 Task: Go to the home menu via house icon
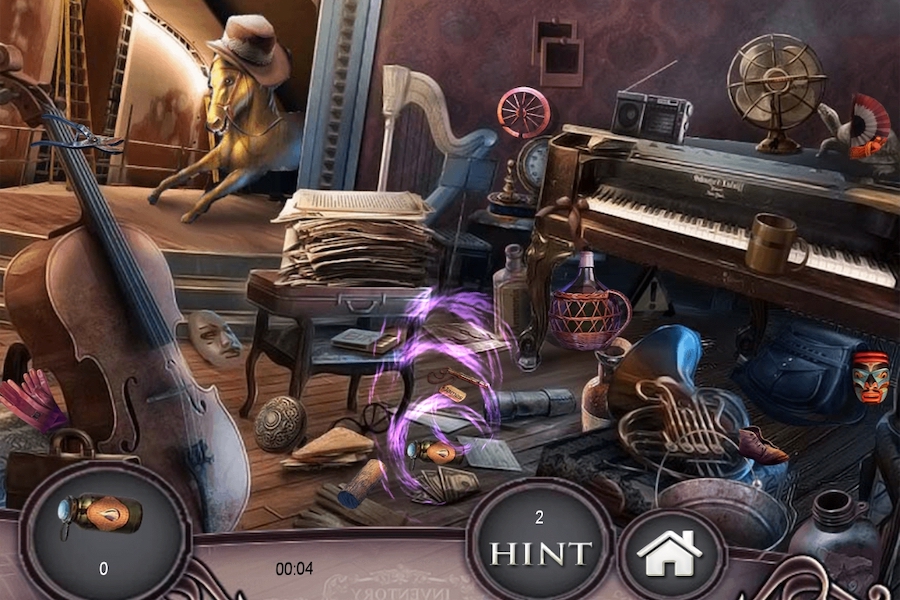pos(670,554)
